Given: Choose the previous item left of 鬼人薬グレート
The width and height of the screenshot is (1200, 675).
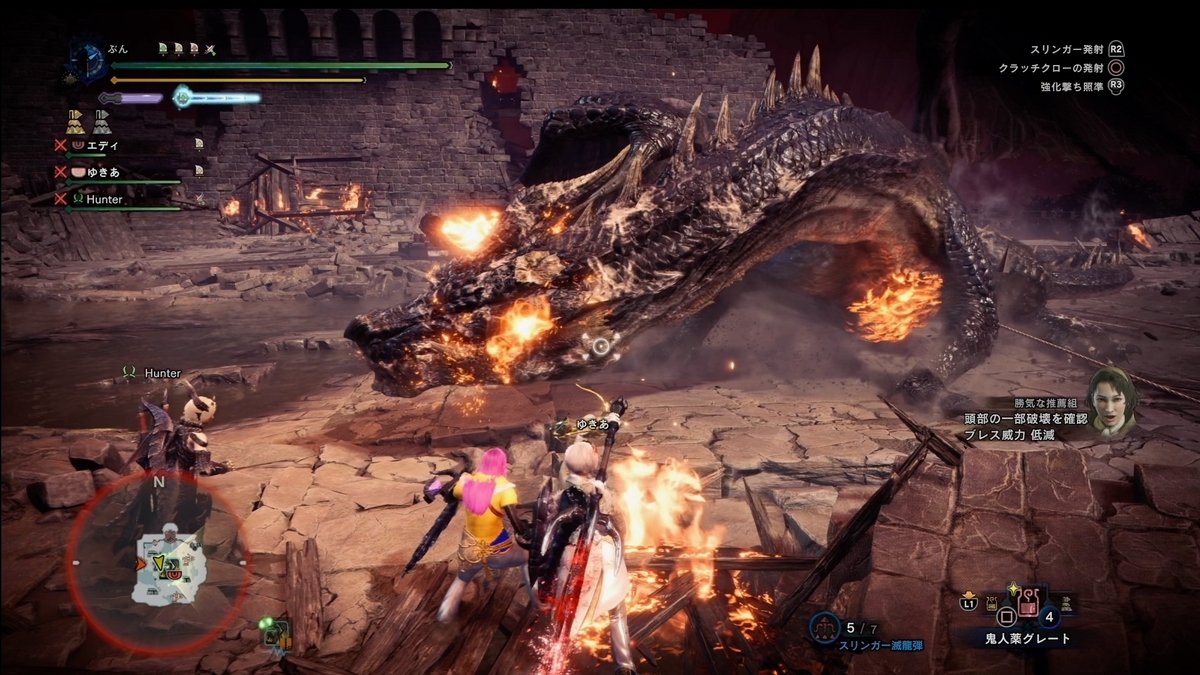Looking at the screenshot, I should point(994,605).
